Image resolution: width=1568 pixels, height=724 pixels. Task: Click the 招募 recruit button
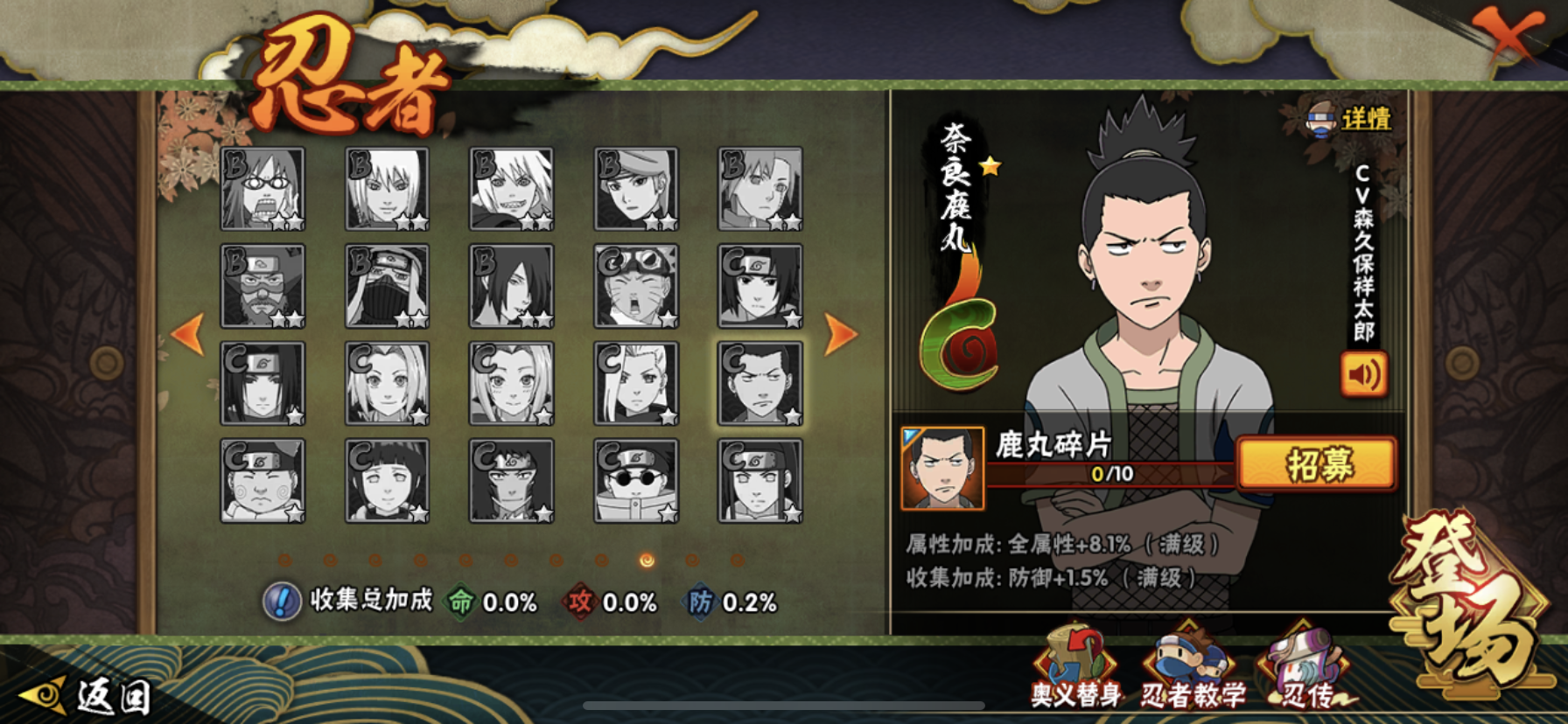coord(1318,463)
